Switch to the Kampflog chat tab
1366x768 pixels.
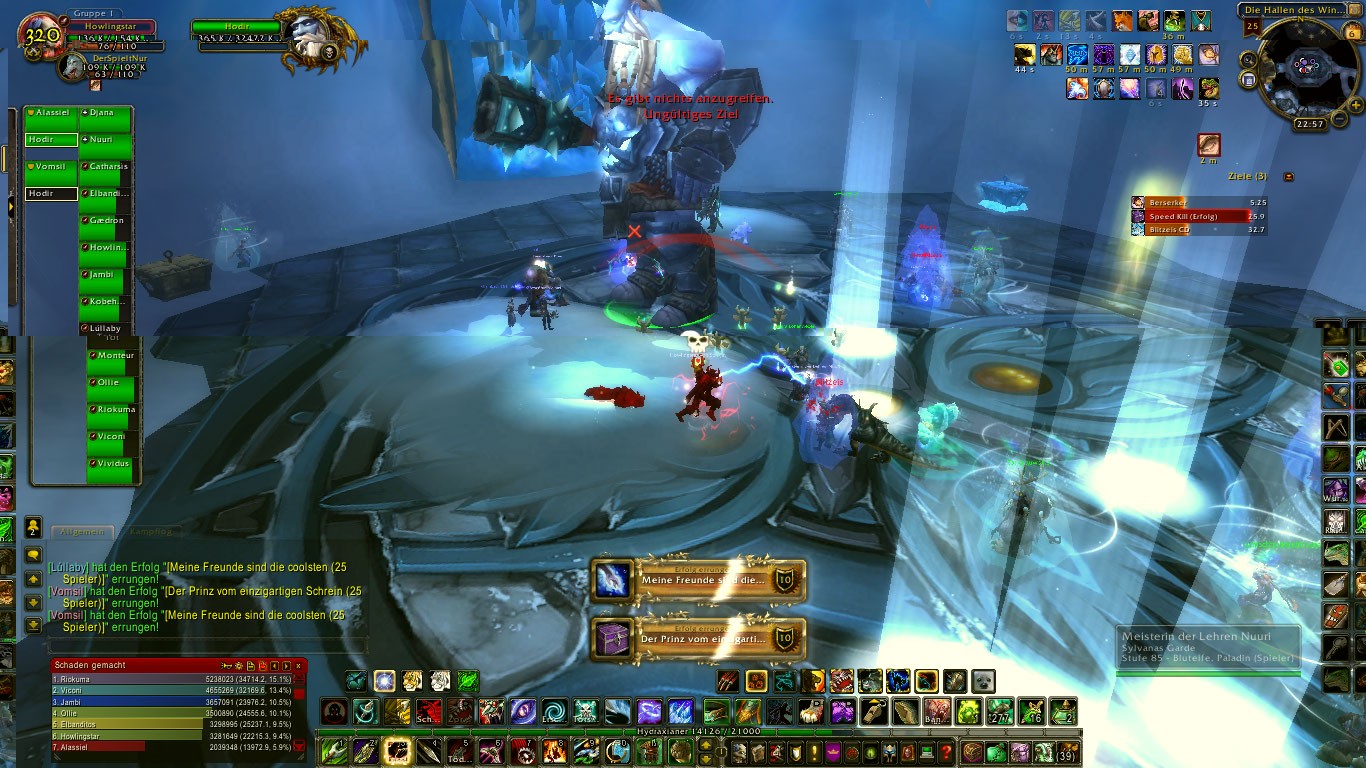coord(153,531)
